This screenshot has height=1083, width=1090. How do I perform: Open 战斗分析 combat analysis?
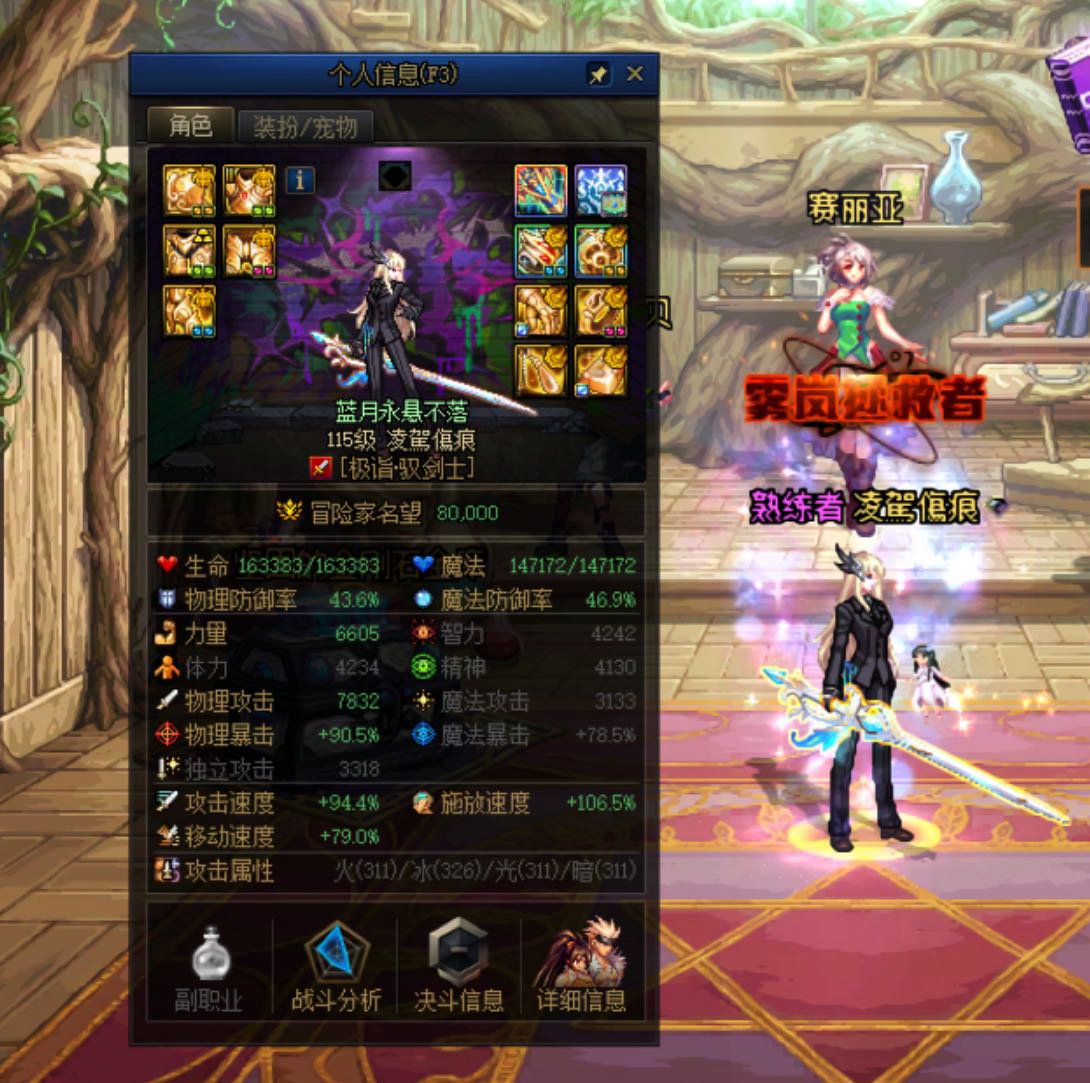[x=336, y=966]
